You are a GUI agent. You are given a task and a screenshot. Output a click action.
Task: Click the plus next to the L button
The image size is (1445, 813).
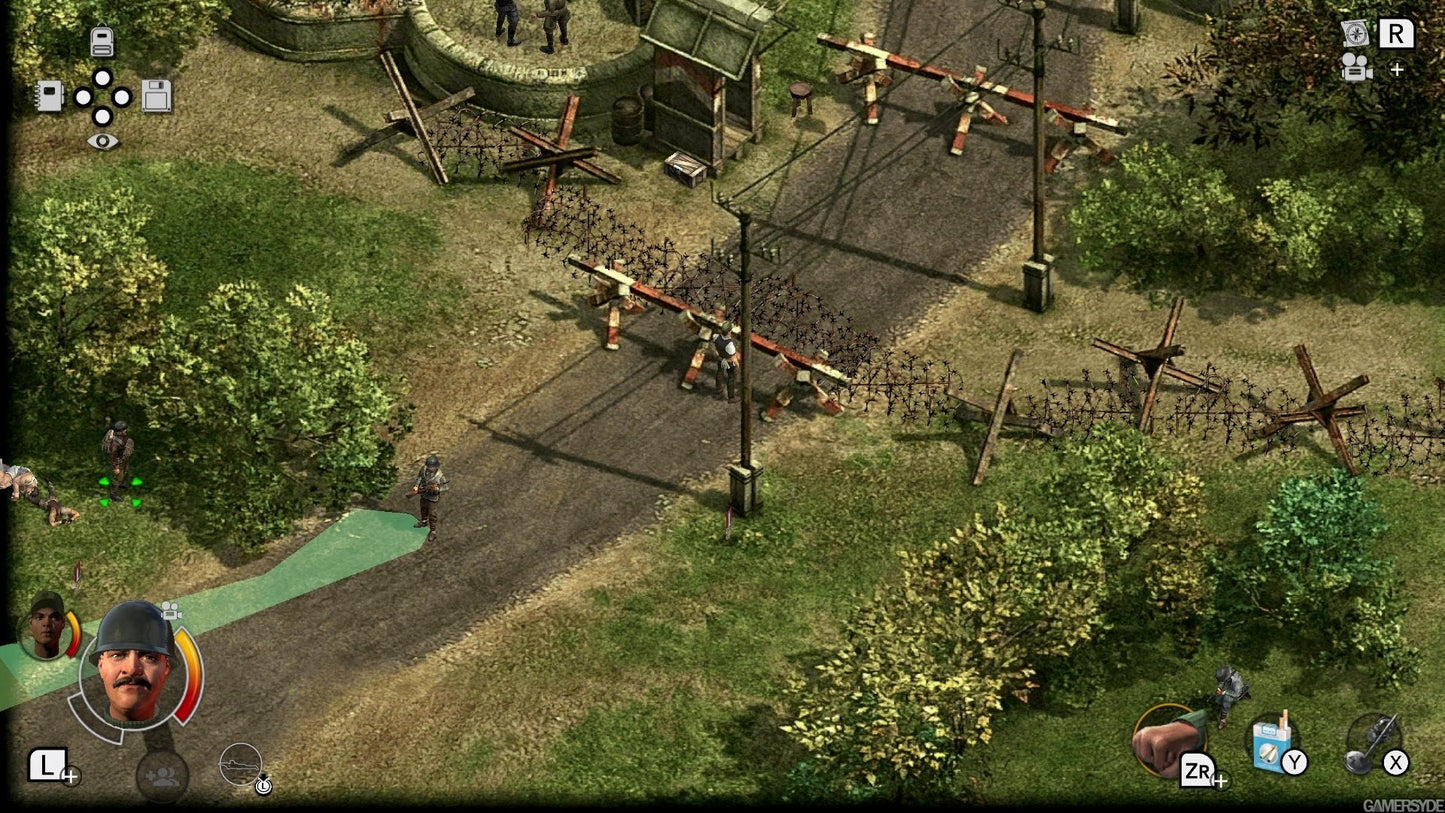click(69, 774)
